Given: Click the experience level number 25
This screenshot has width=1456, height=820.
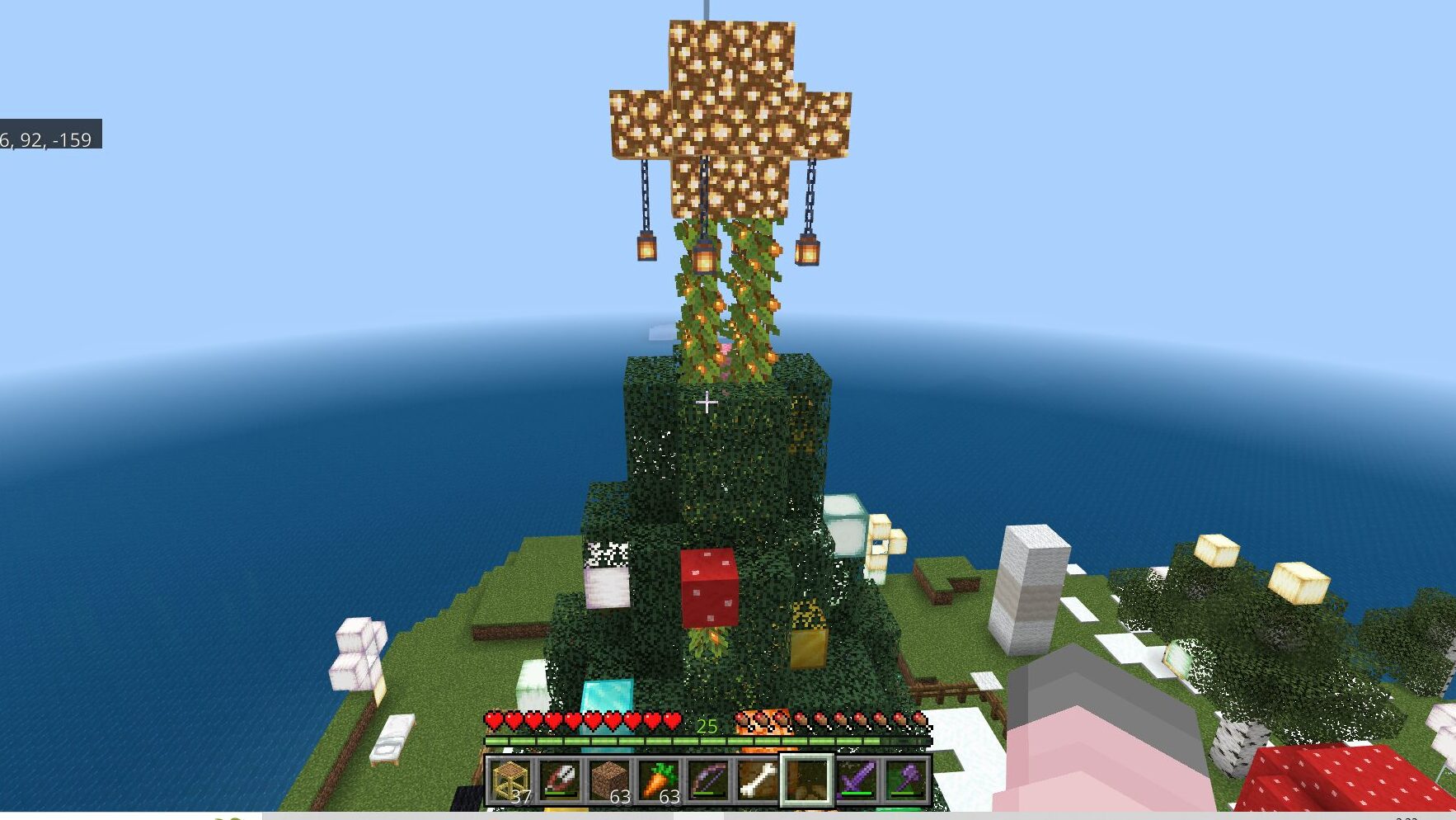Looking at the screenshot, I should point(707,726).
